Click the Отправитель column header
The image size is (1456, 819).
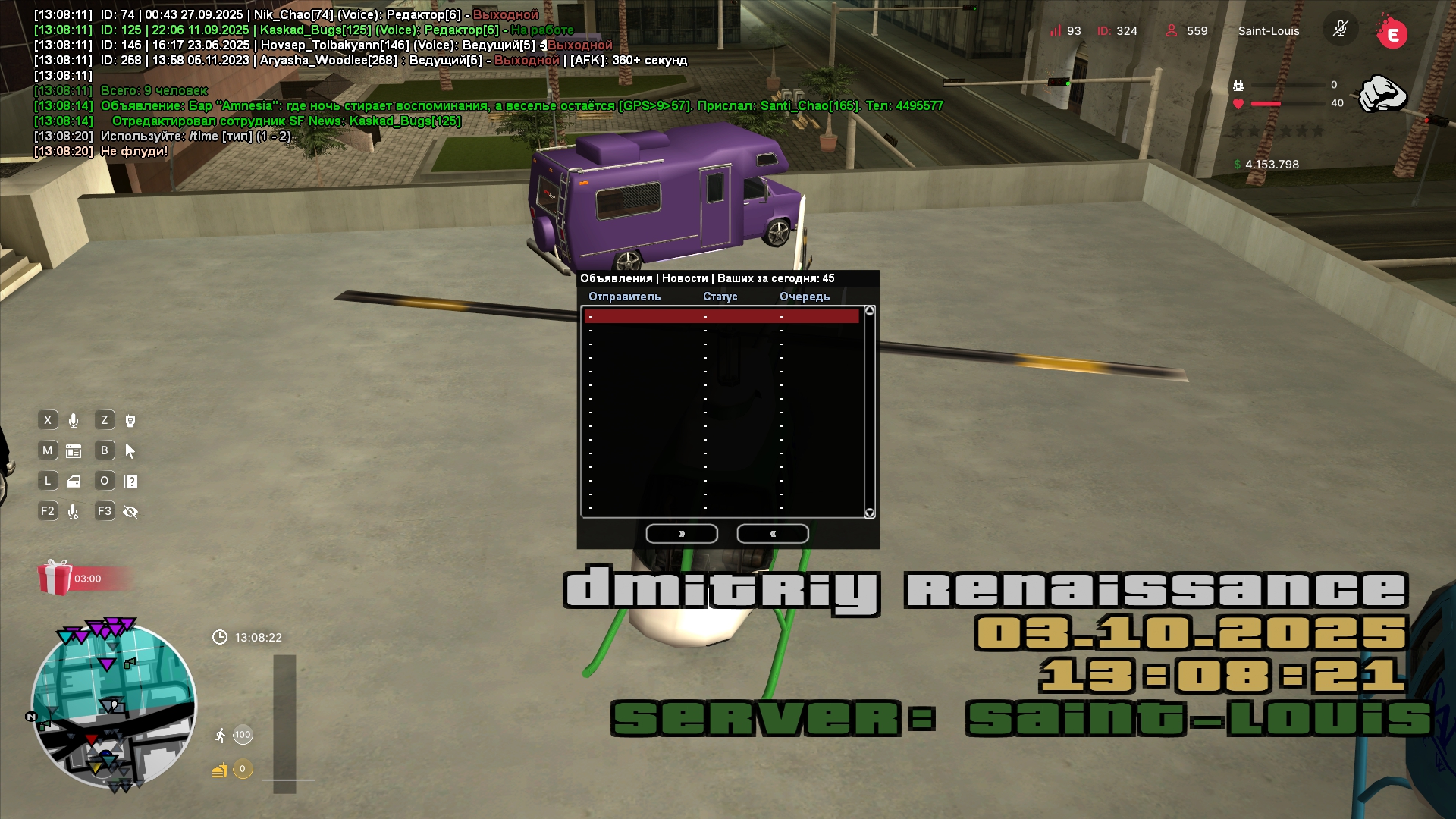[624, 297]
